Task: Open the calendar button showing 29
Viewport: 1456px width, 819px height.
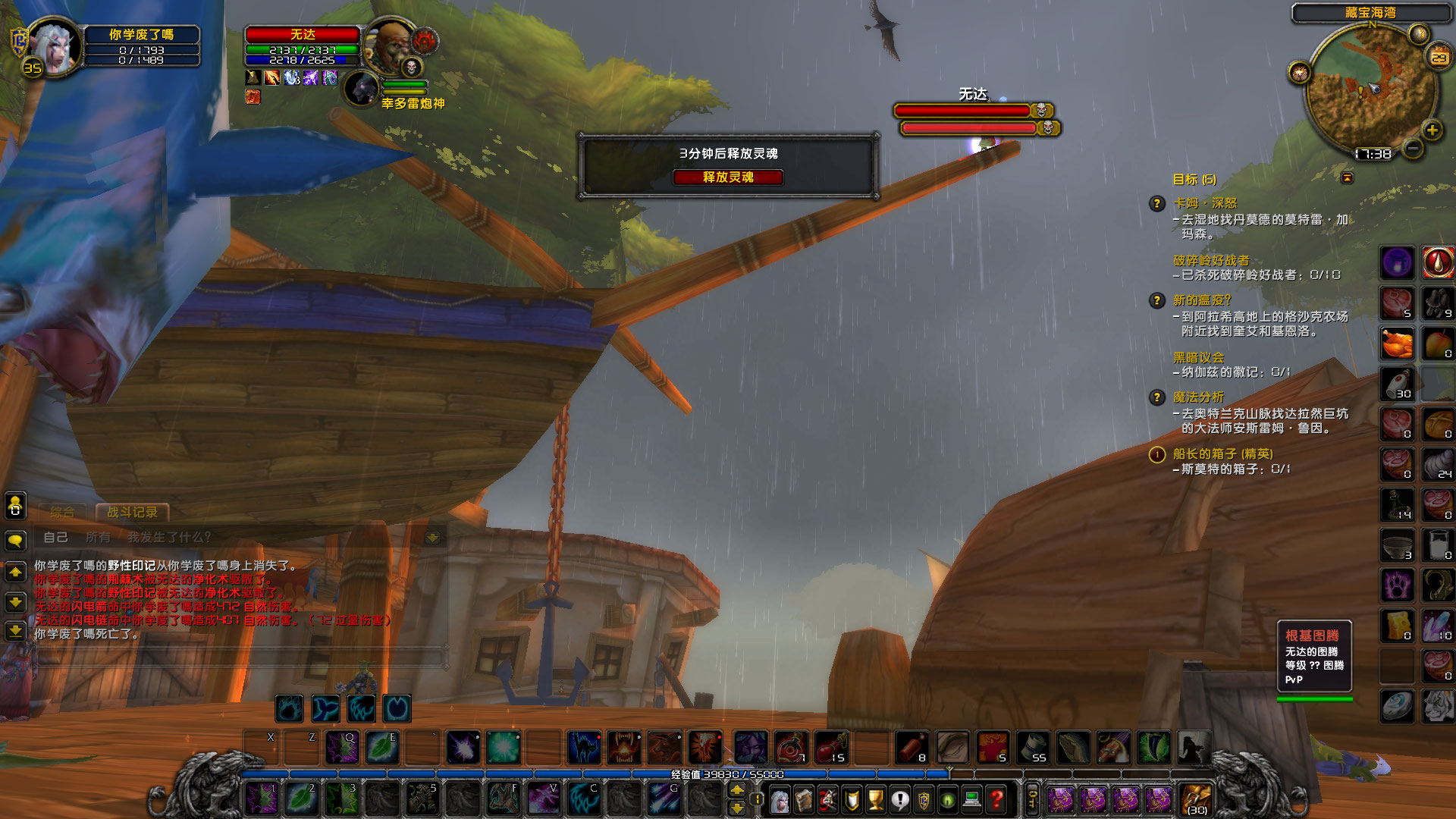Action: 1439,58
